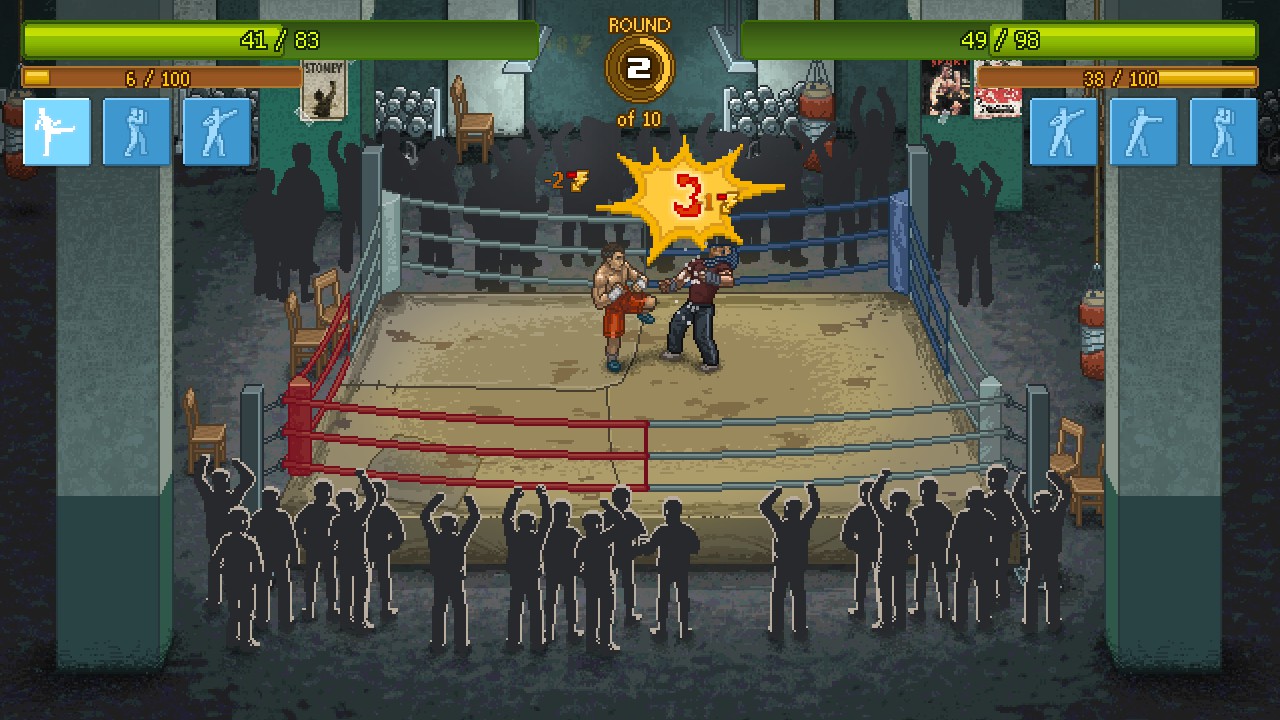This screenshot has height=720, width=1280.
Task: Inspect the opponent's uppercut punch skill
Action: [x=1063, y=131]
